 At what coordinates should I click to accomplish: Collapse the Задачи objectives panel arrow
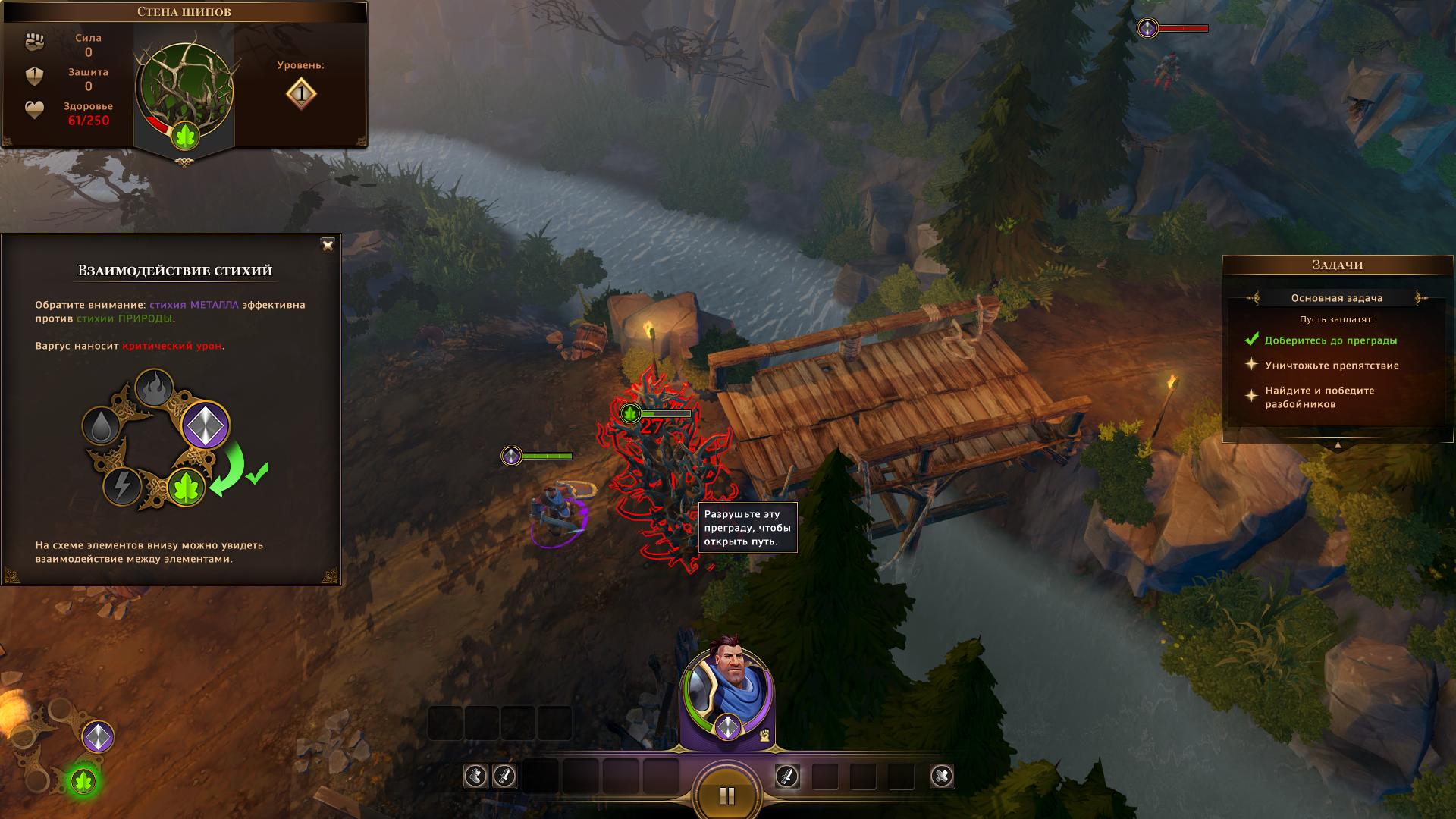[1338, 445]
